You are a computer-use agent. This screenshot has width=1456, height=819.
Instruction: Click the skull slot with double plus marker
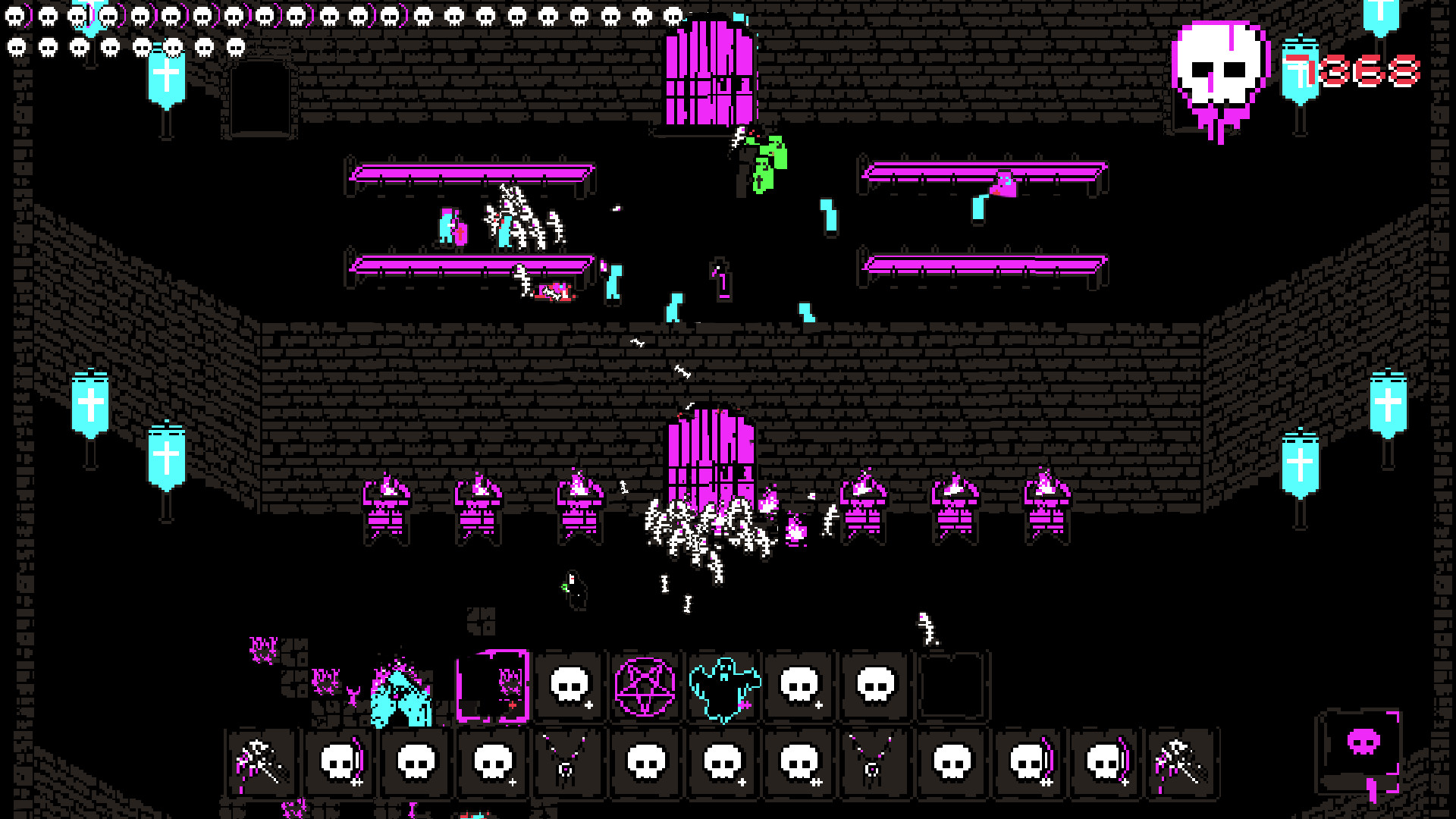pyautogui.click(x=795, y=766)
